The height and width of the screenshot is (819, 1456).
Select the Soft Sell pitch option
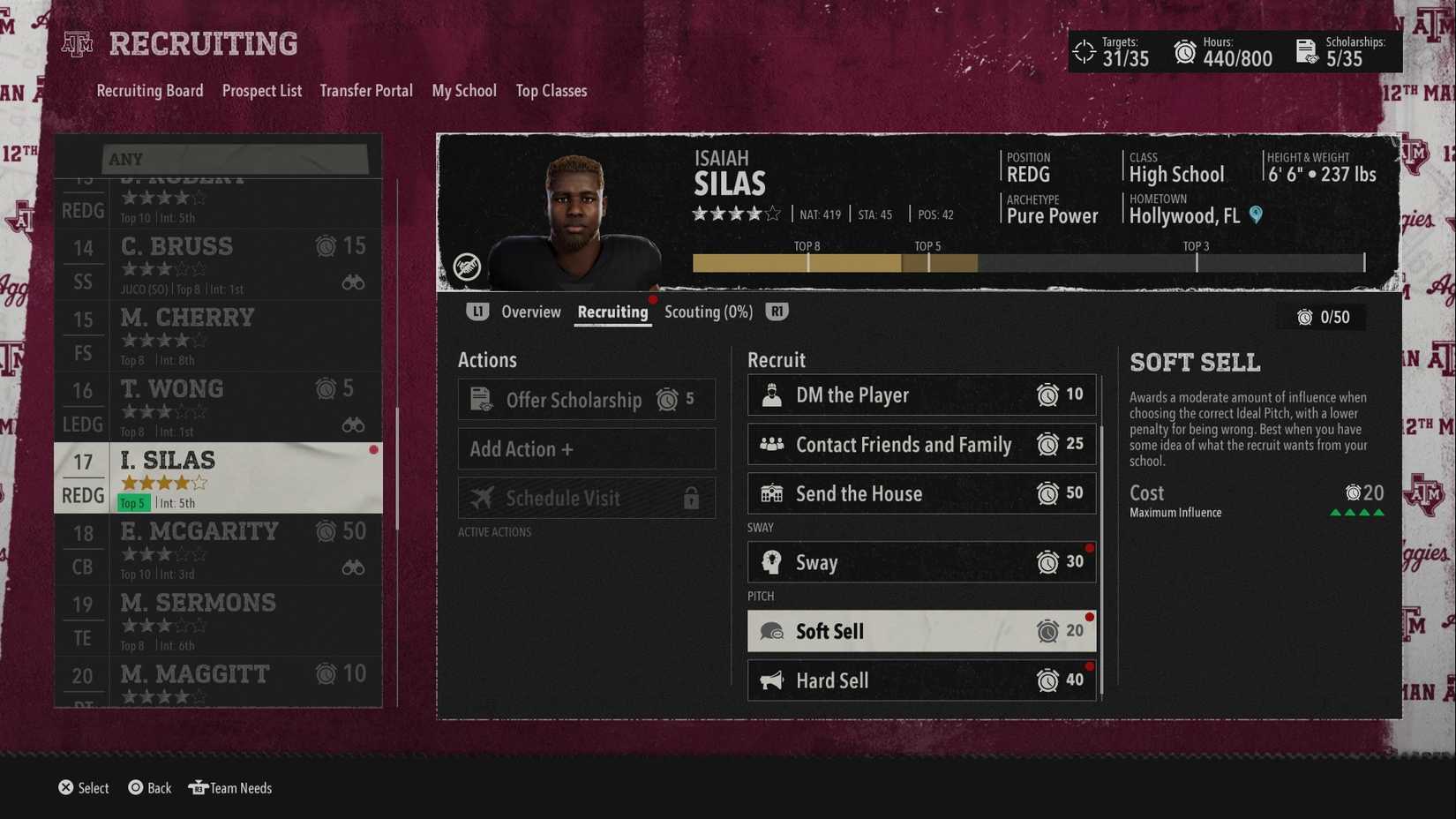pos(920,630)
